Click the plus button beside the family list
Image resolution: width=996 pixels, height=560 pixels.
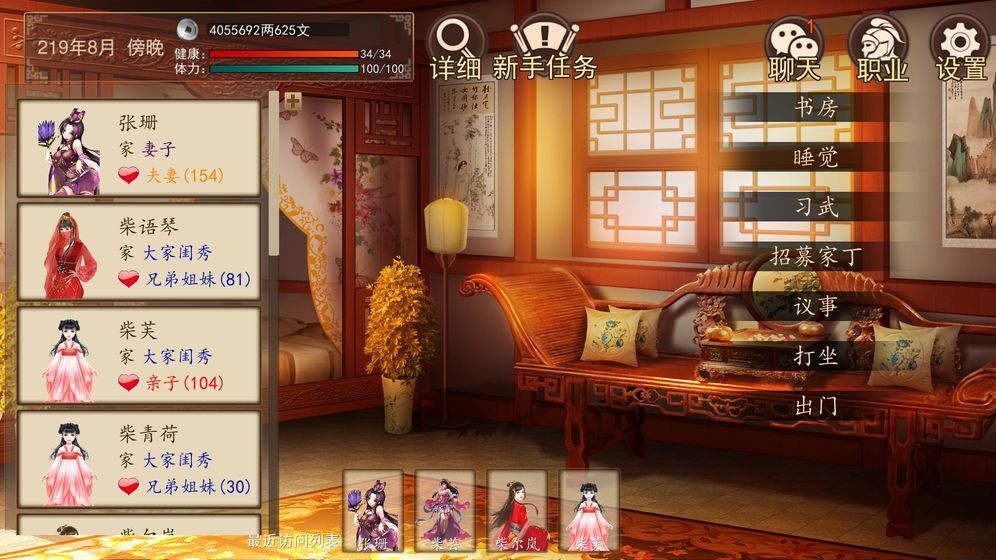click(x=292, y=101)
